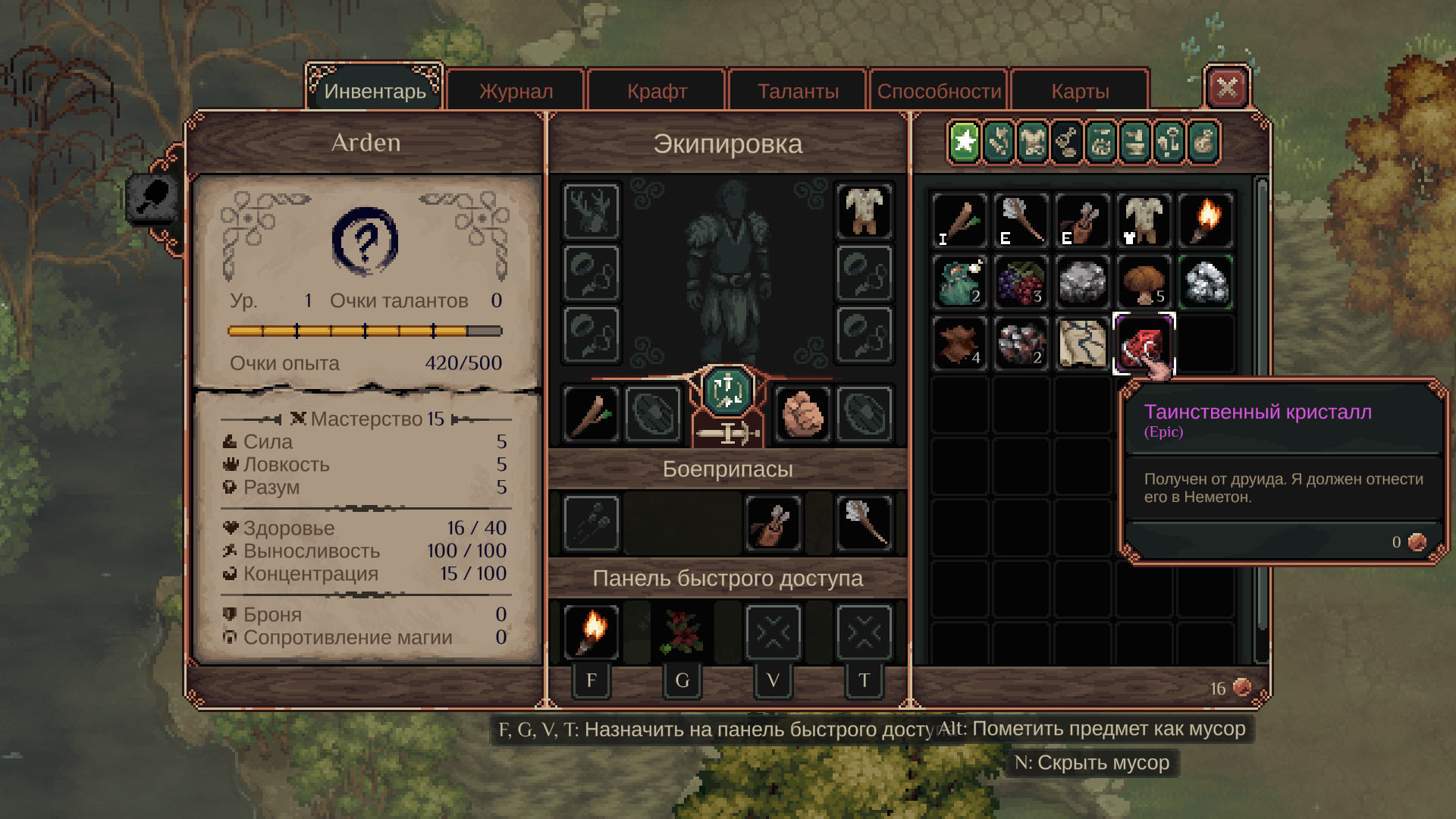Switch to the Карты tab
This screenshot has height=819, width=1456.
(1080, 91)
